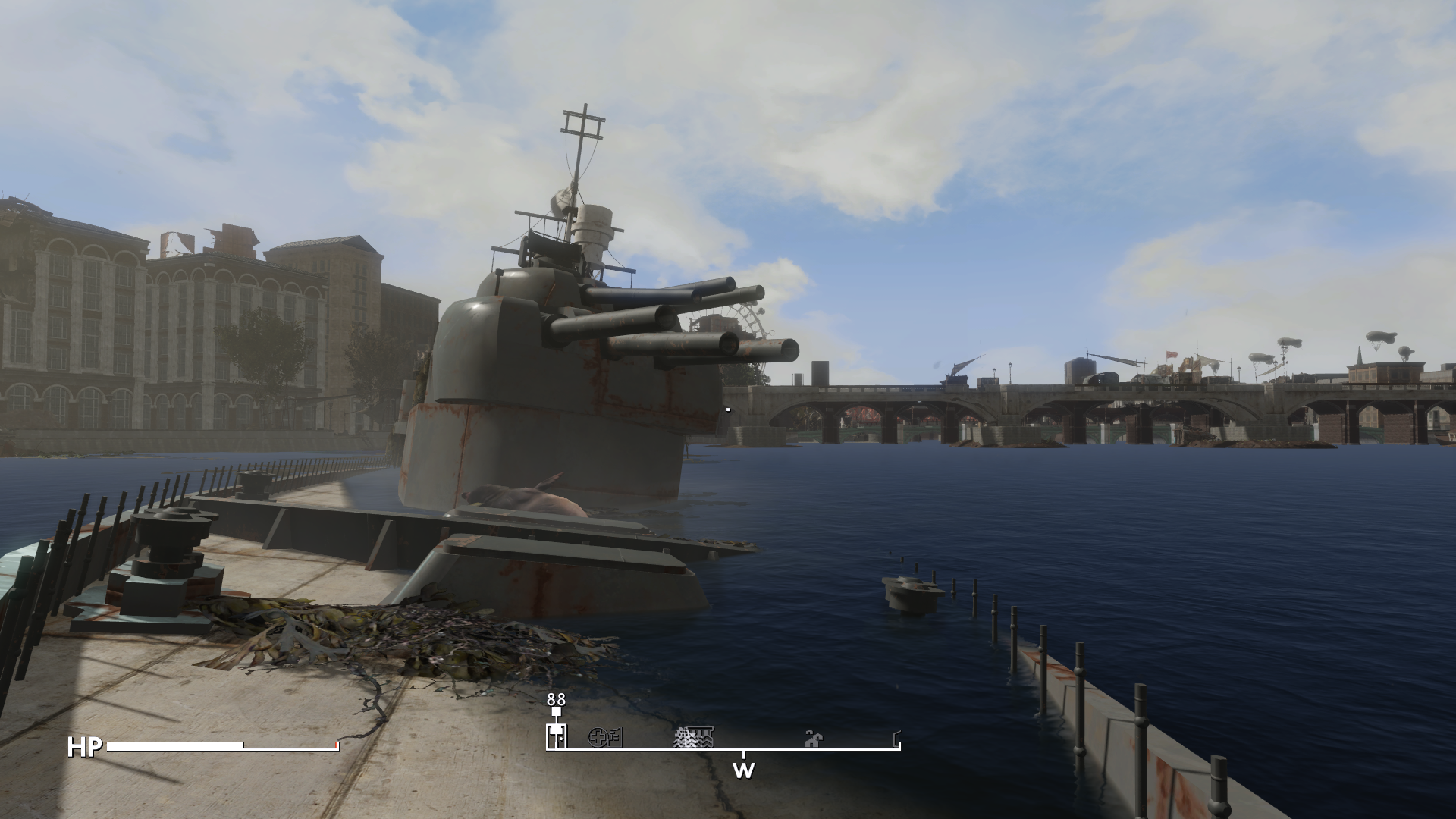The height and width of the screenshot is (819, 1456).
Task: Pick the houses settlement compass marker
Action: click(x=813, y=737)
